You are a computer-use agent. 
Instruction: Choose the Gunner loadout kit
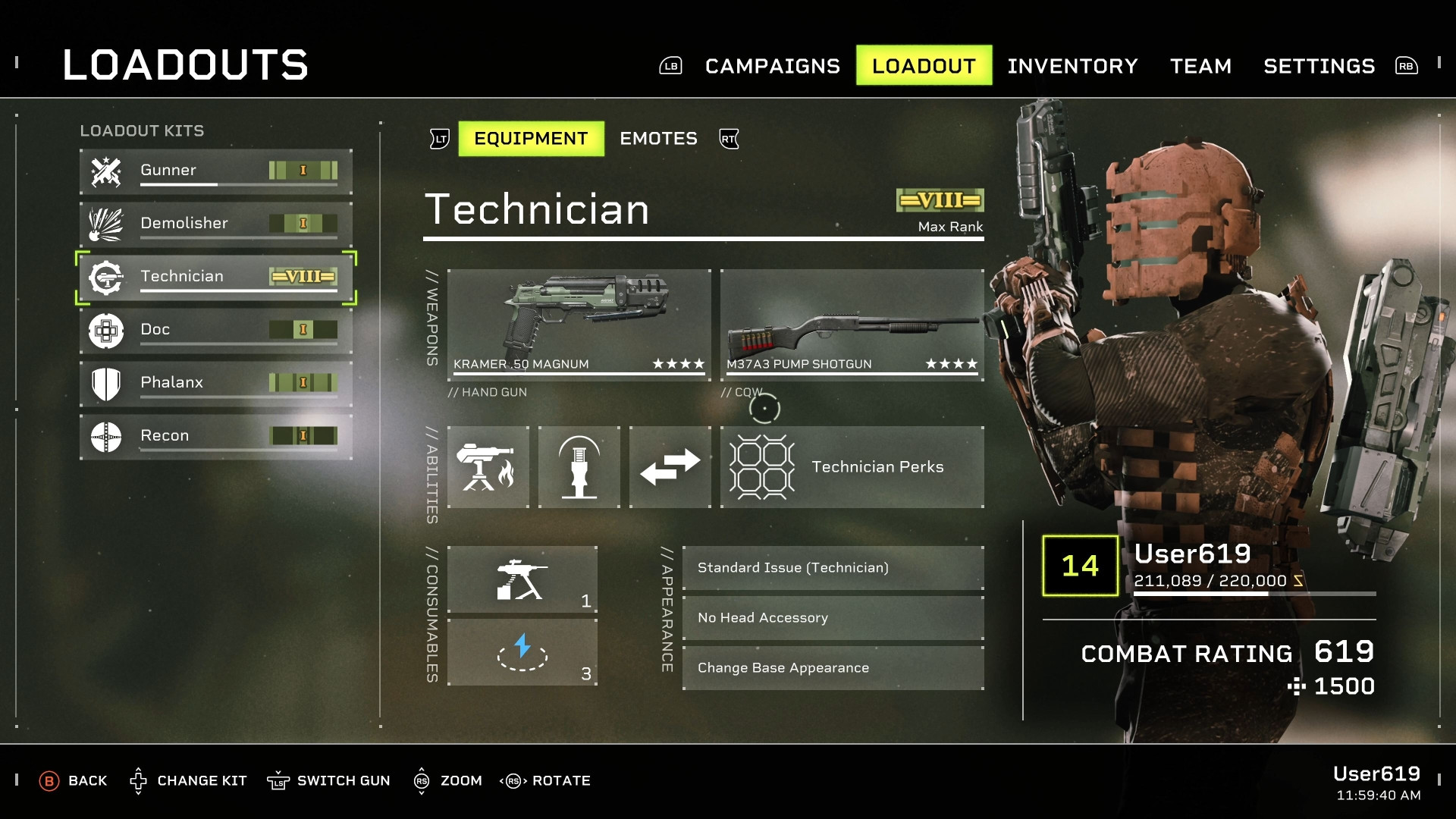[x=216, y=171]
